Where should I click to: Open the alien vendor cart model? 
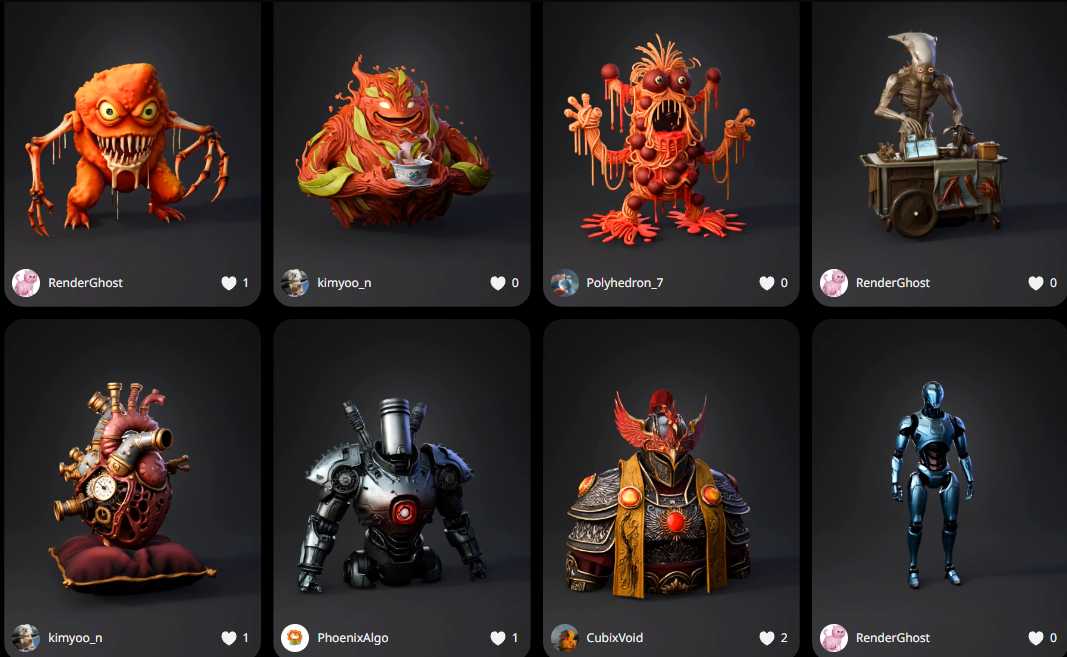(x=938, y=140)
